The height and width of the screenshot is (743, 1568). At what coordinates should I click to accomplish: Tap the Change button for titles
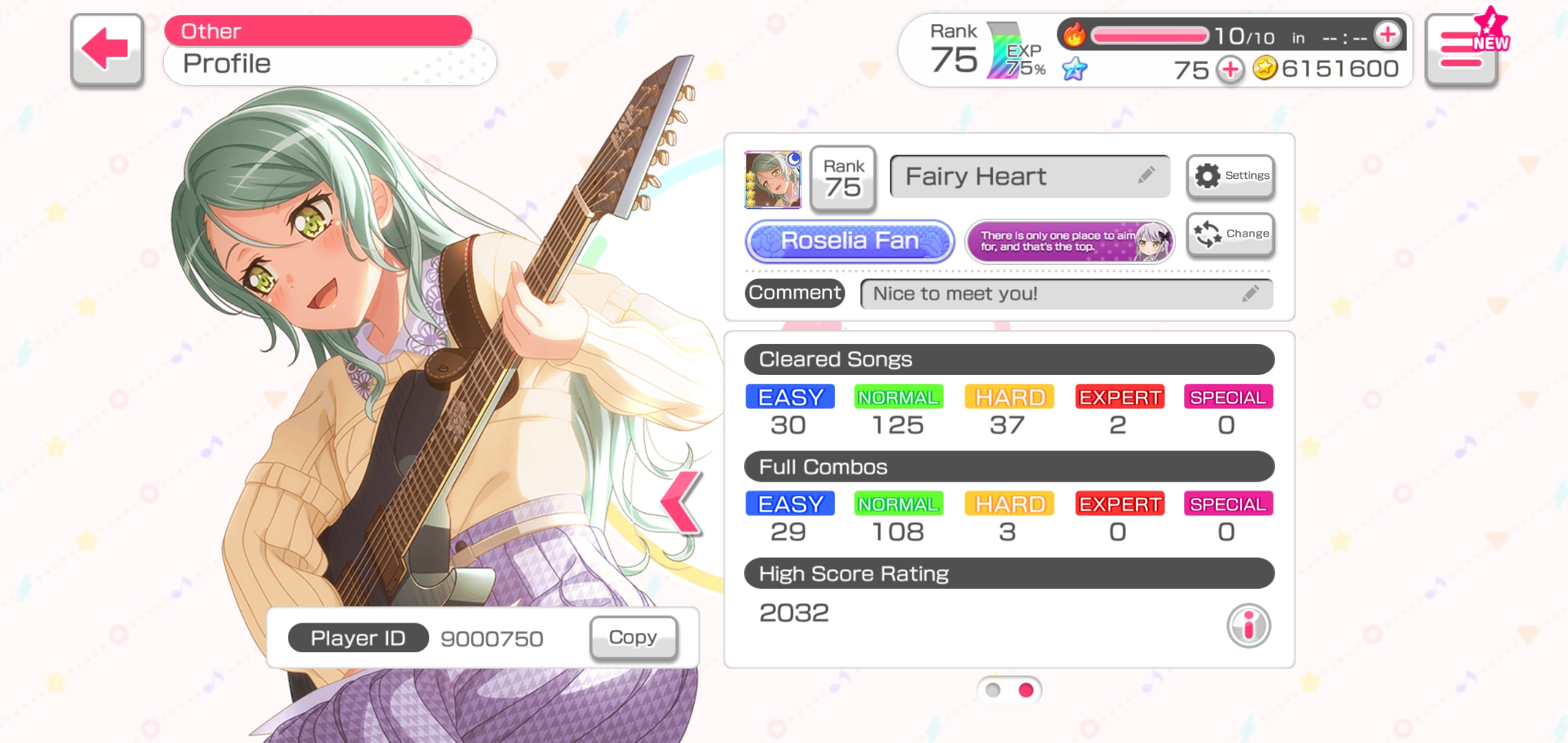(x=1231, y=234)
